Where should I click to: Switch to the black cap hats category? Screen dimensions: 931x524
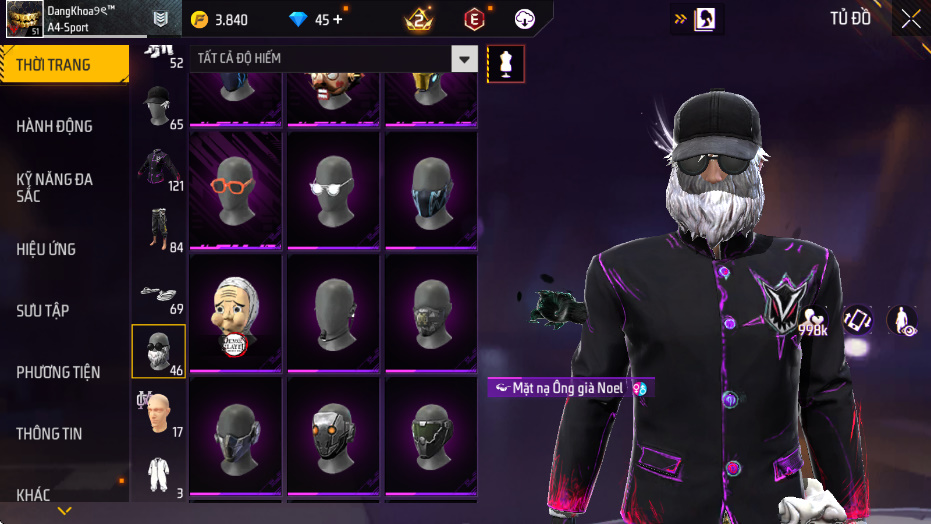[157, 105]
